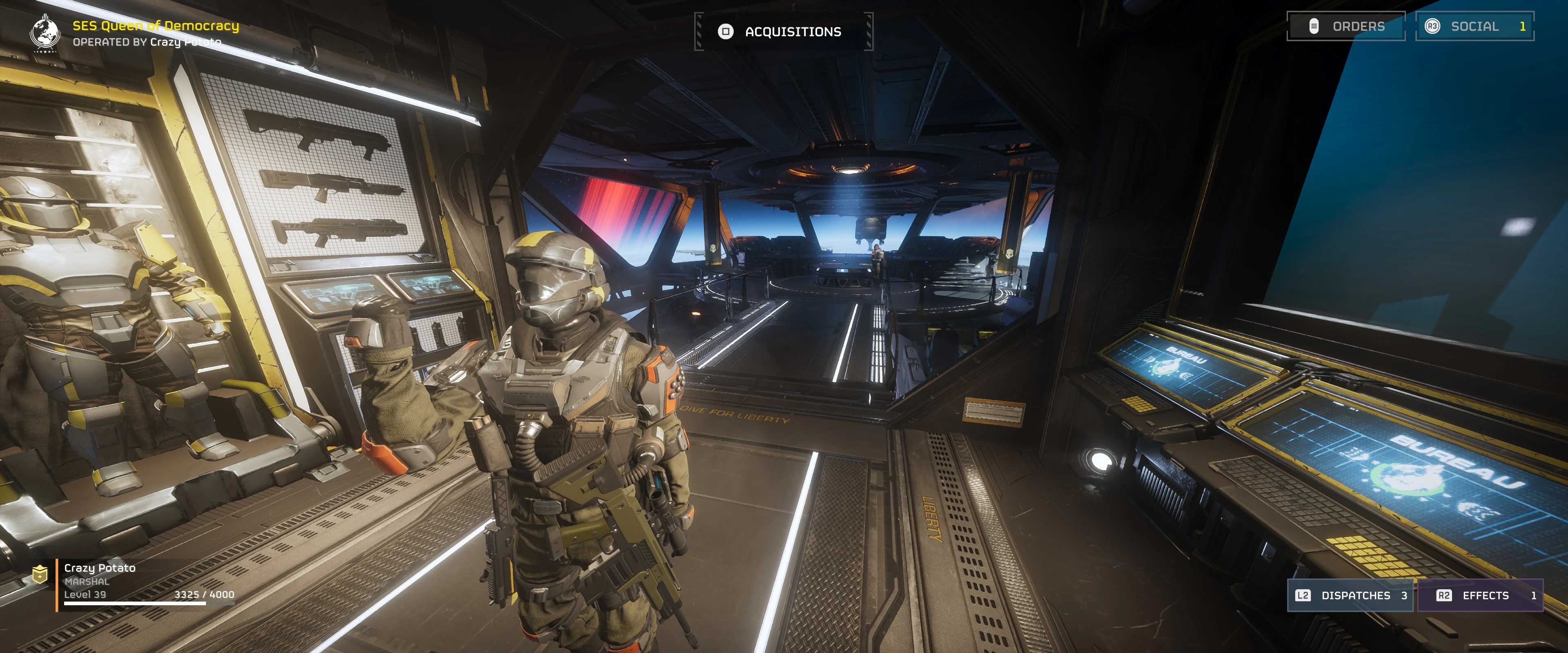
Task: Open the Acquisitions menu
Action: pos(784,32)
